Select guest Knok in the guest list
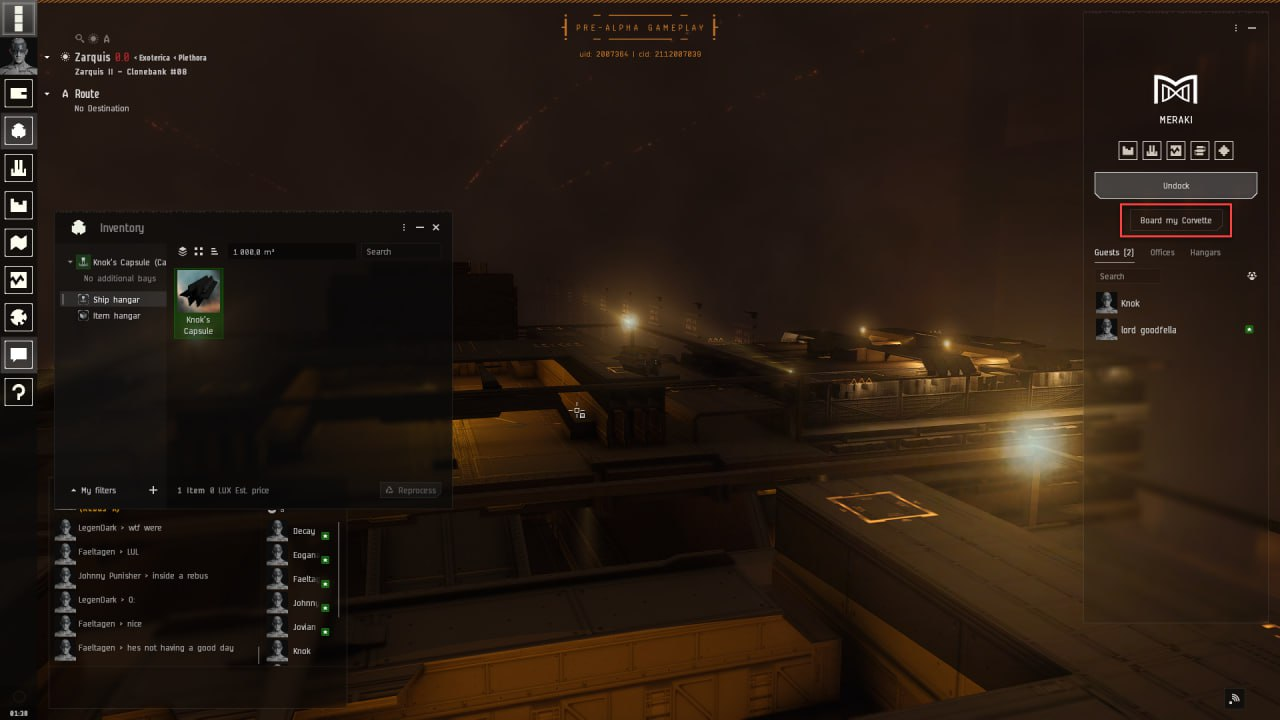 click(x=1130, y=303)
